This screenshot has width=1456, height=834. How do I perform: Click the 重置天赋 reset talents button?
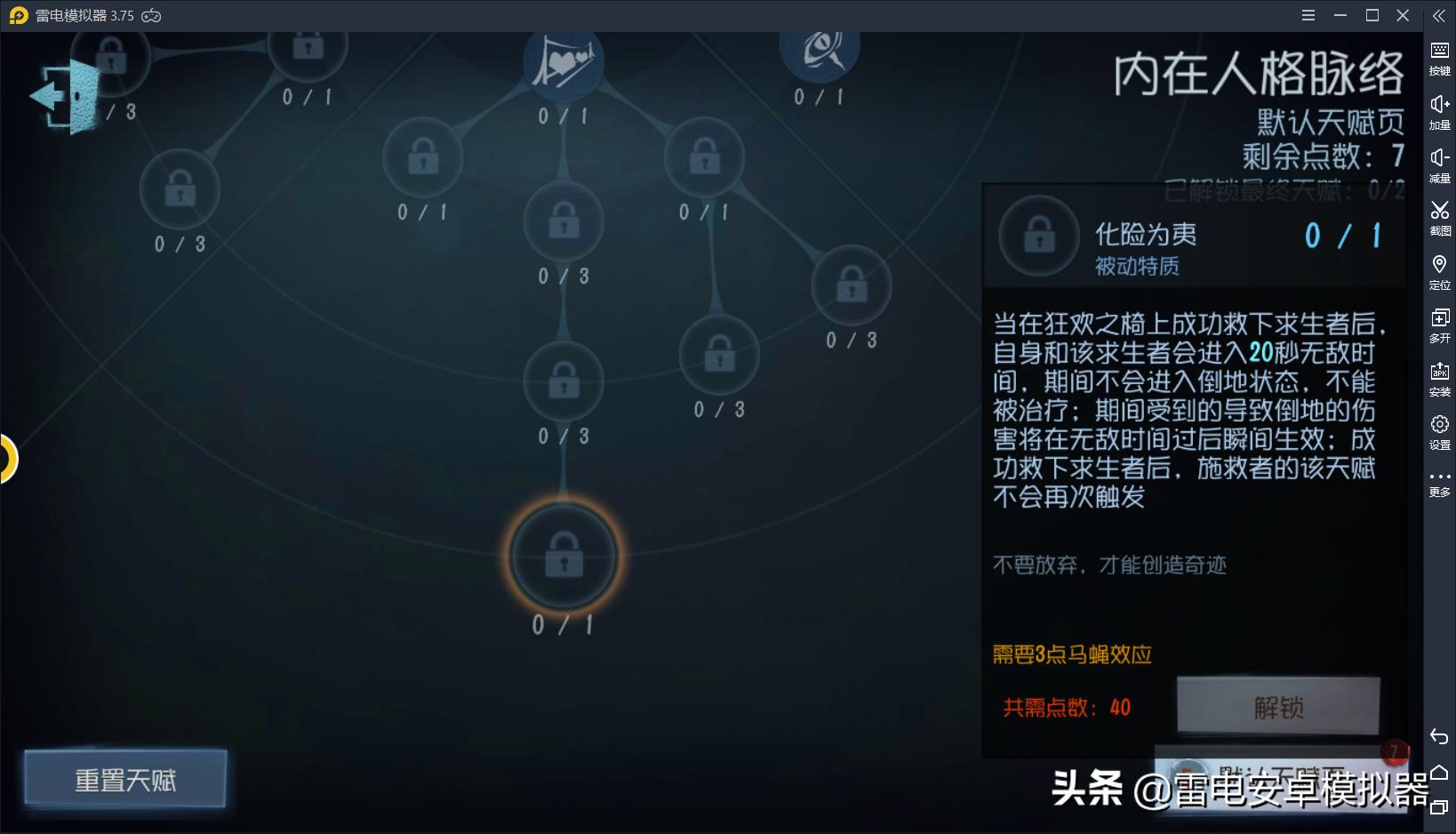124,779
